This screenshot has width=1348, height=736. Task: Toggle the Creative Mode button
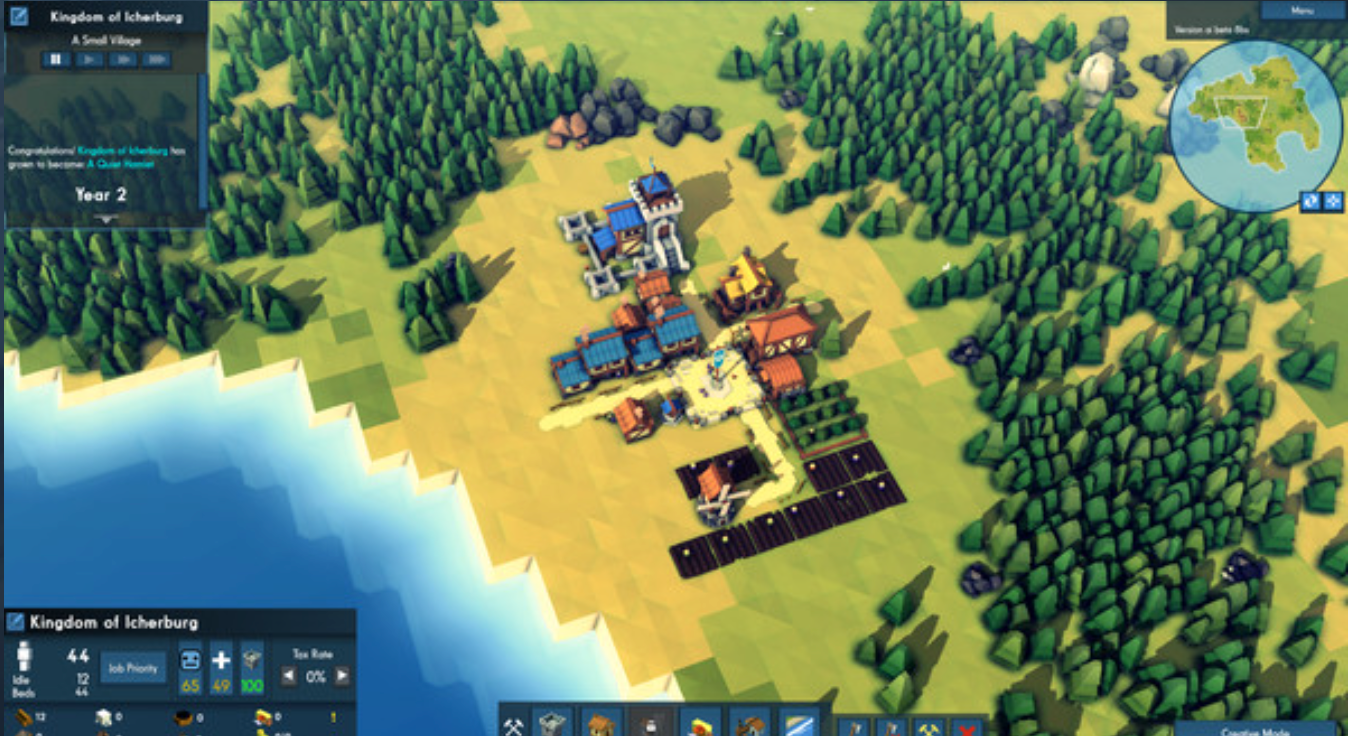click(1239, 729)
